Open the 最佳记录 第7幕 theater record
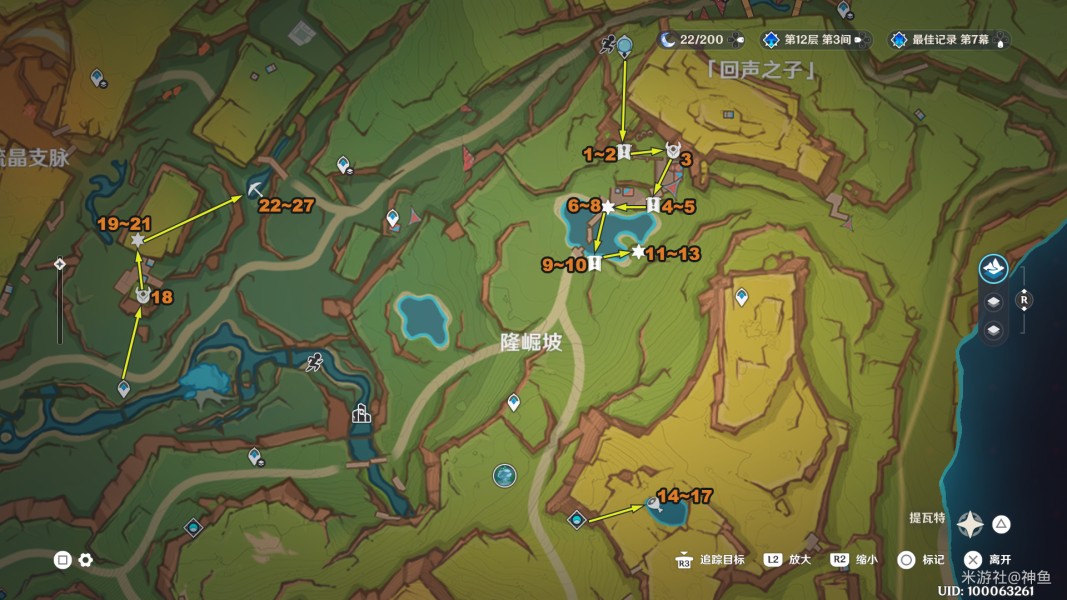 (x=946, y=40)
